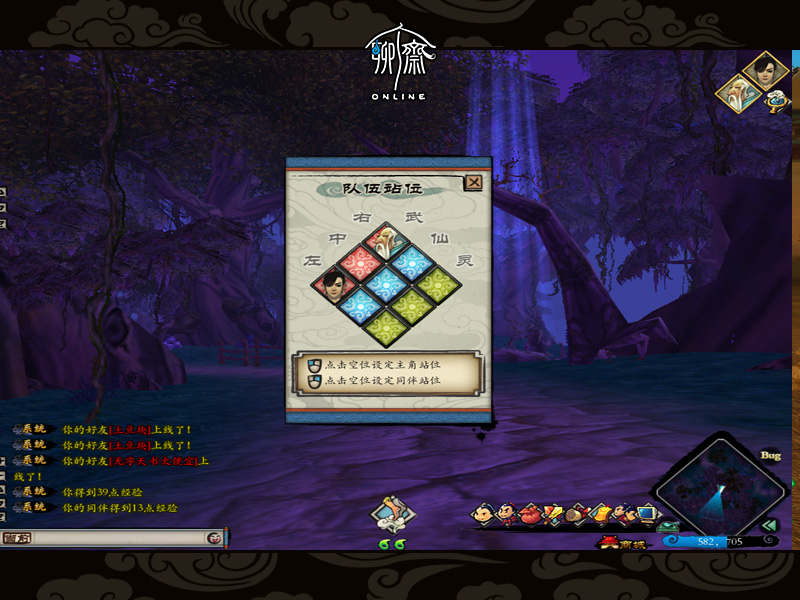
Task: Select the player portrait in the top corner
Action: pyautogui.click(x=766, y=72)
